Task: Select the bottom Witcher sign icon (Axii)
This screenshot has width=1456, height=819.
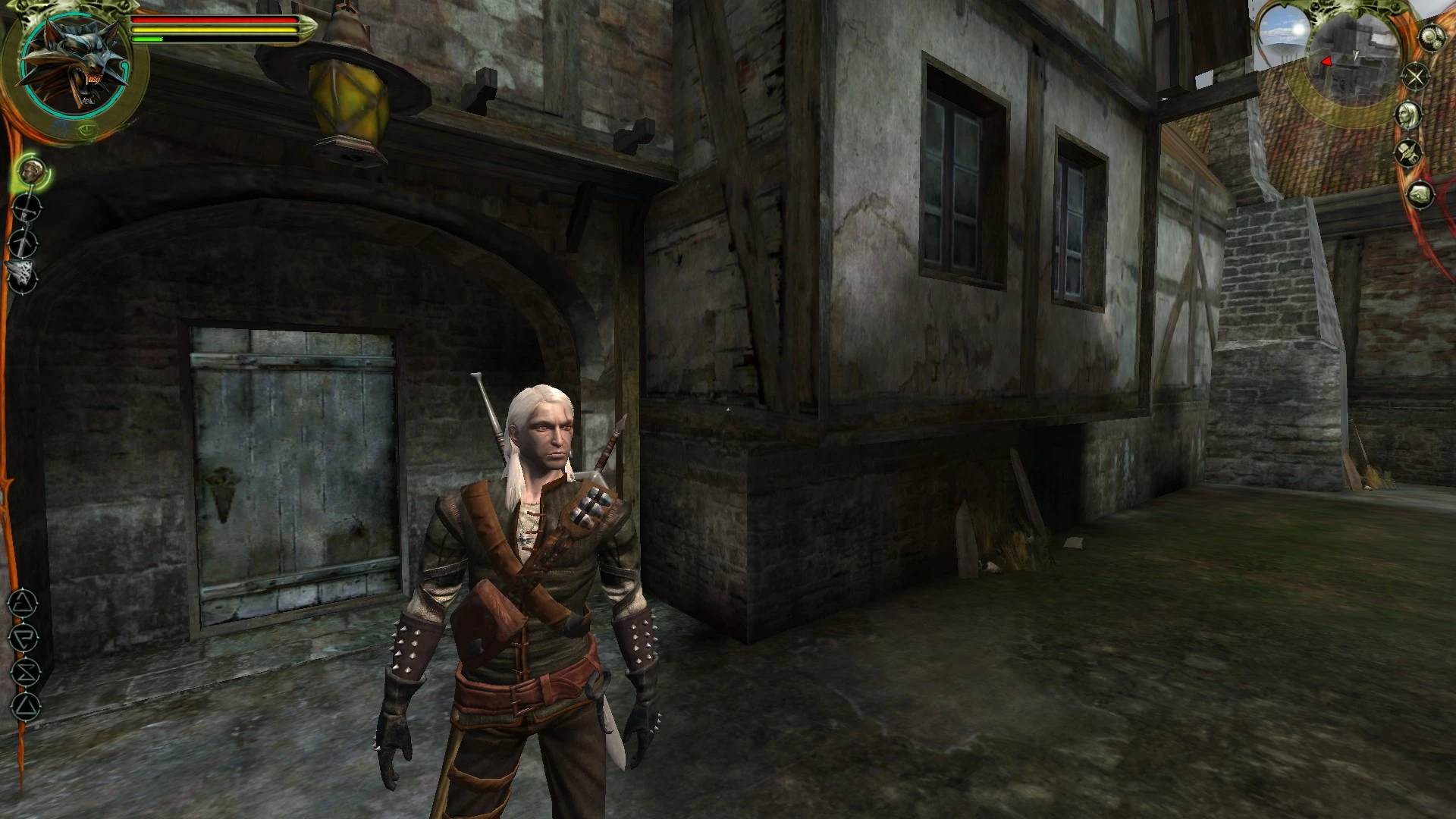Action: click(25, 705)
